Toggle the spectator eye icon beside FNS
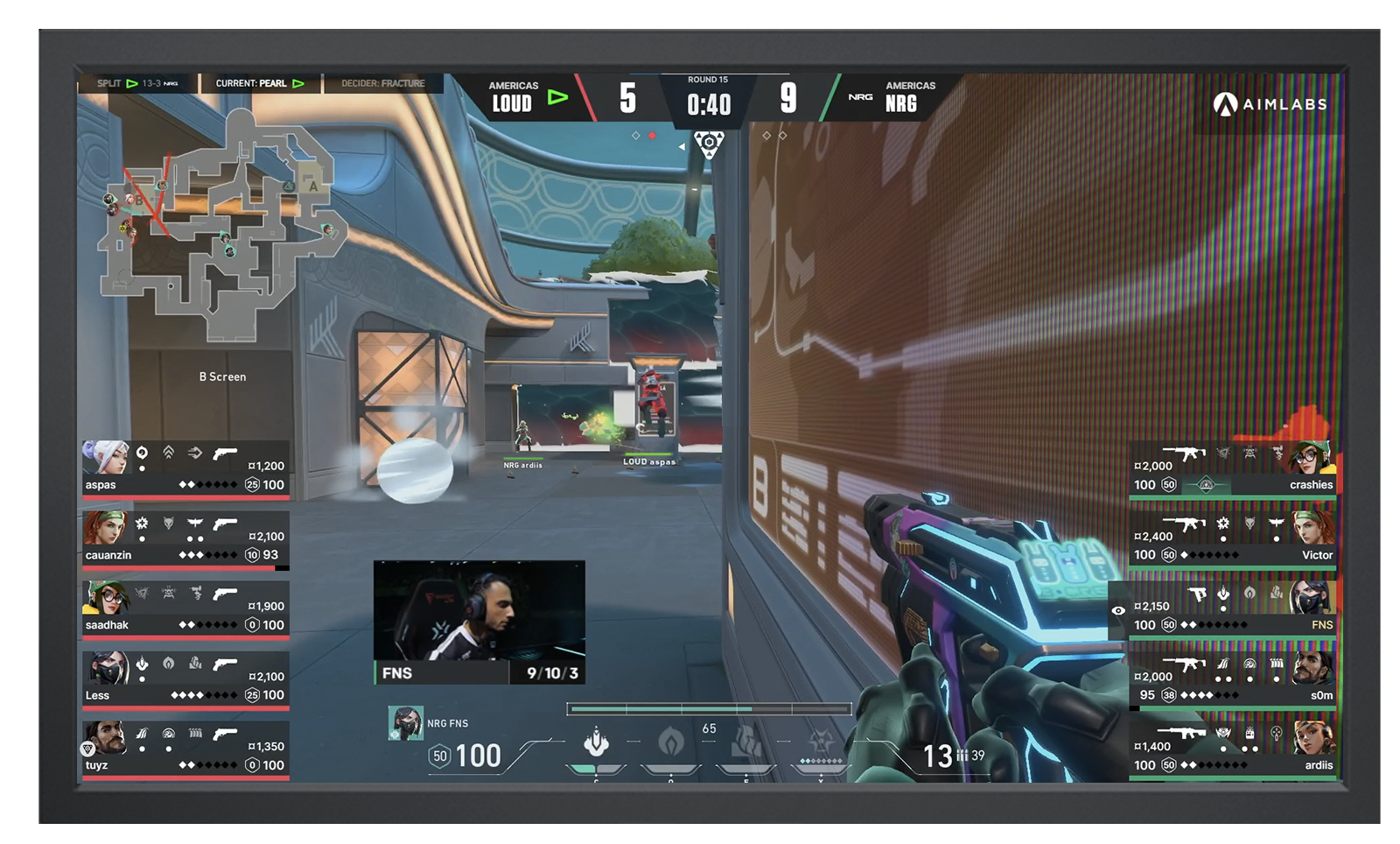Image resolution: width=1400 pixels, height=844 pixels. (x=1118, y=610)
